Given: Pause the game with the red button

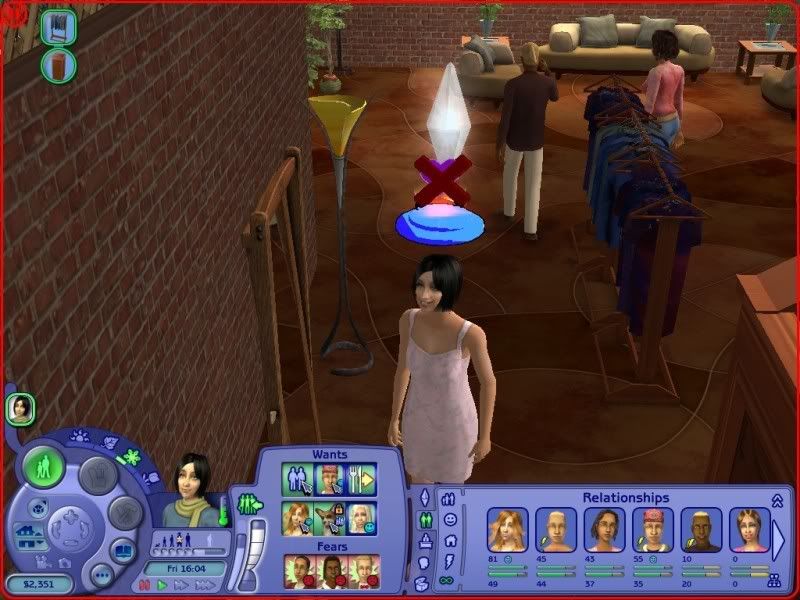Looking at the screenshot, I should (145, 585).
